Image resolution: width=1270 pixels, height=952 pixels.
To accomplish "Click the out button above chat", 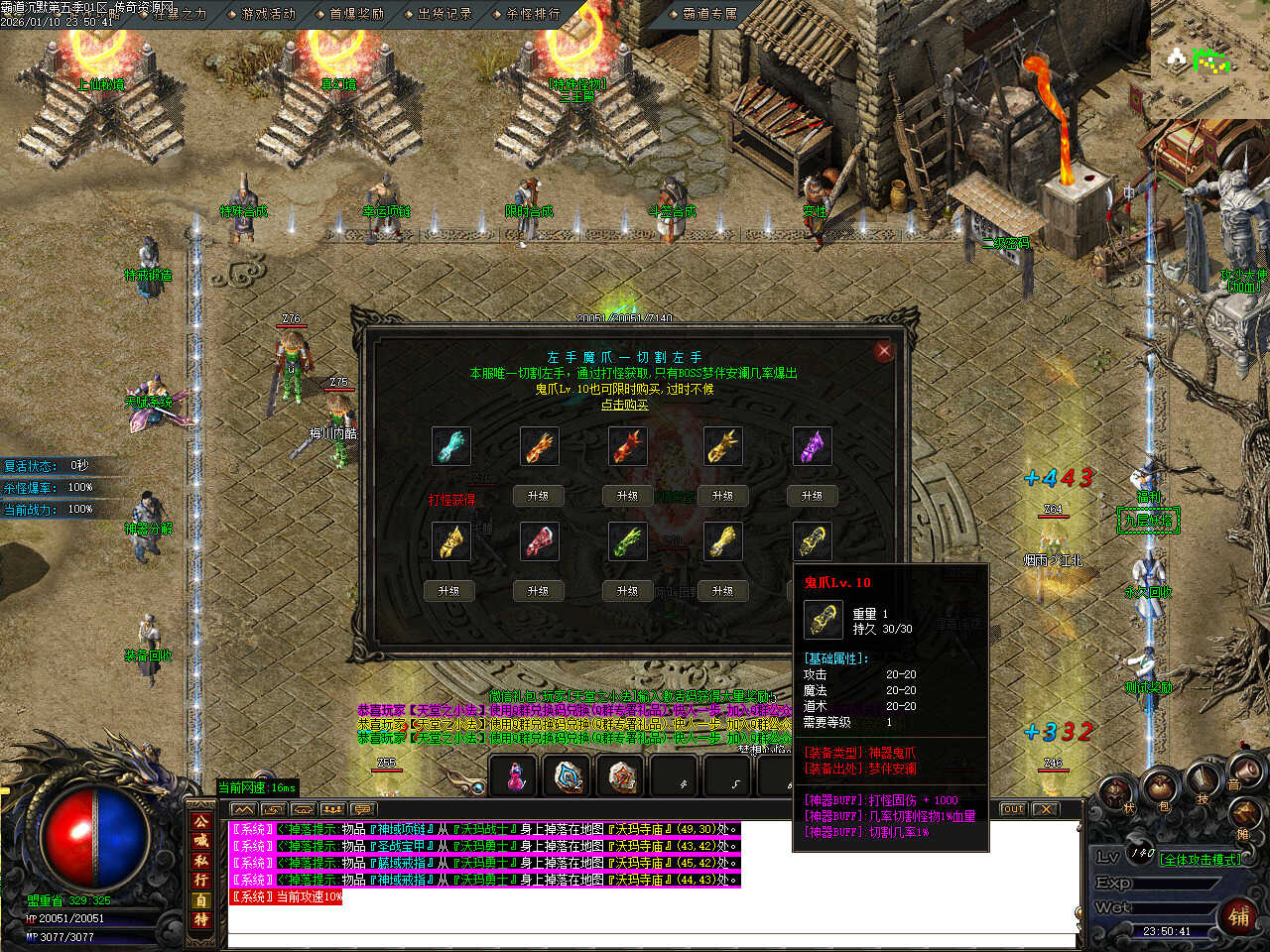I will tap(1012, 809).
